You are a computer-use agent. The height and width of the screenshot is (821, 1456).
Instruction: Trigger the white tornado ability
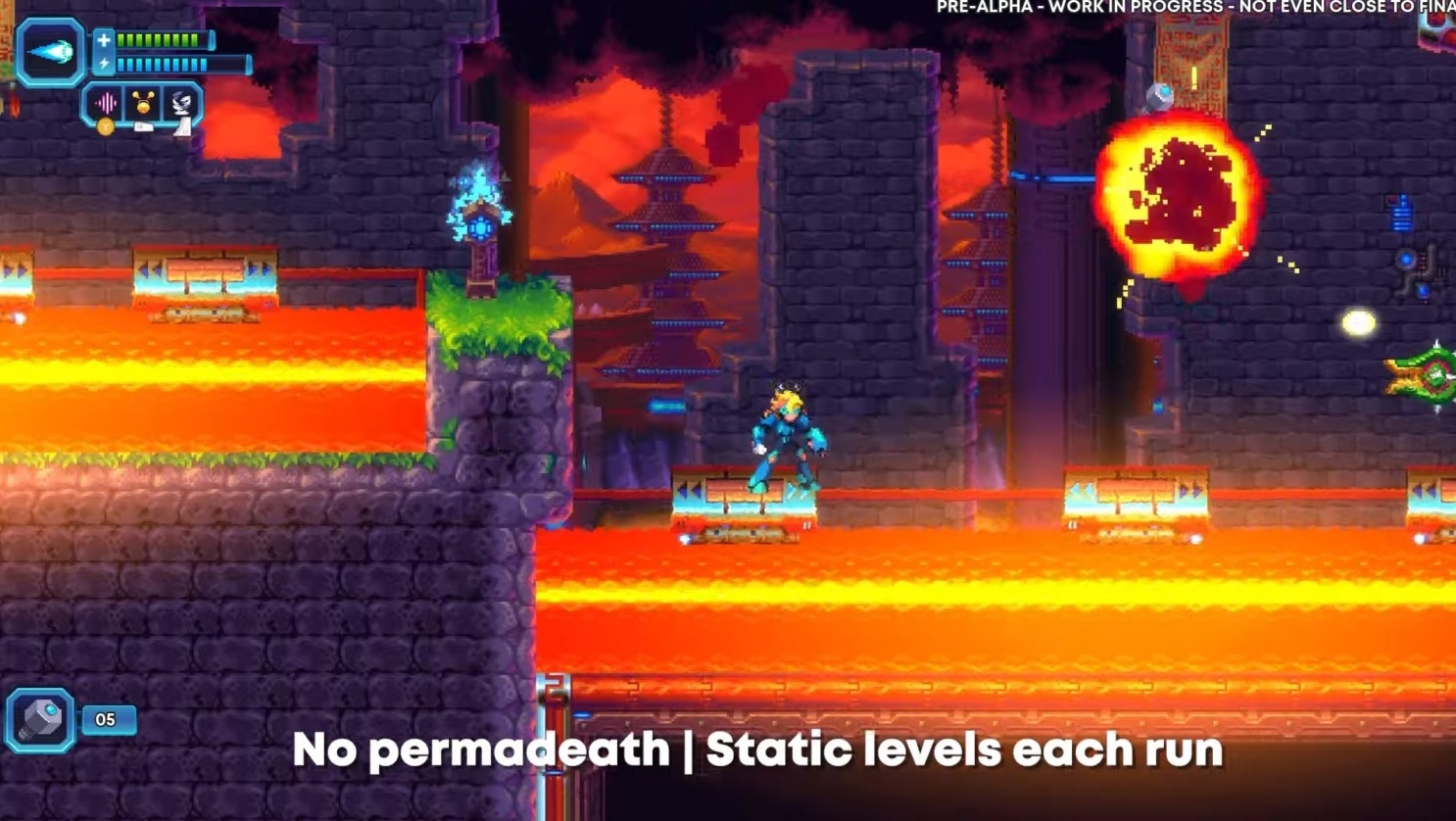[181, 103]
